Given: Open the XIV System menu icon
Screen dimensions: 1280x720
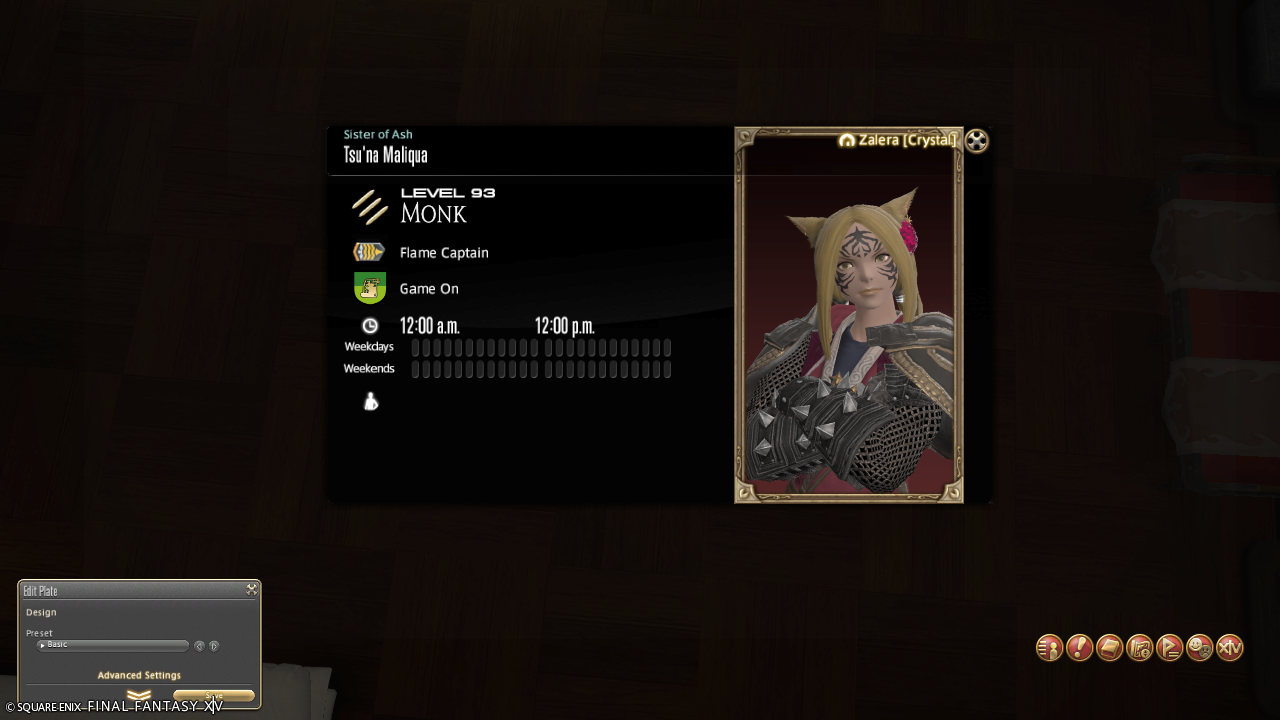Looking at the screenshot, I should [x=1230, y=648].
